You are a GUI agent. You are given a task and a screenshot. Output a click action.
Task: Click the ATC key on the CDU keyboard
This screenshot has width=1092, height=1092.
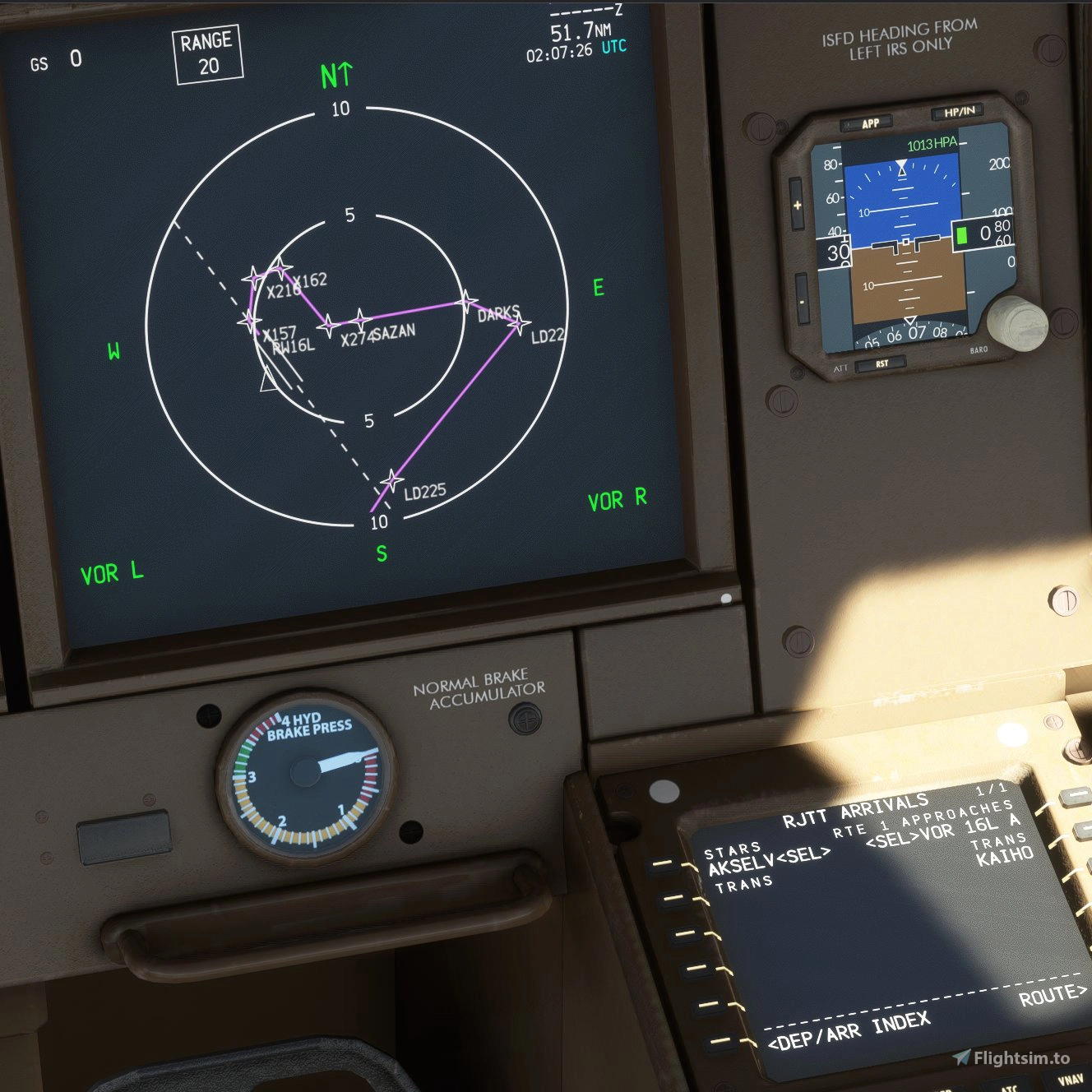[x=1008, y=1087]
